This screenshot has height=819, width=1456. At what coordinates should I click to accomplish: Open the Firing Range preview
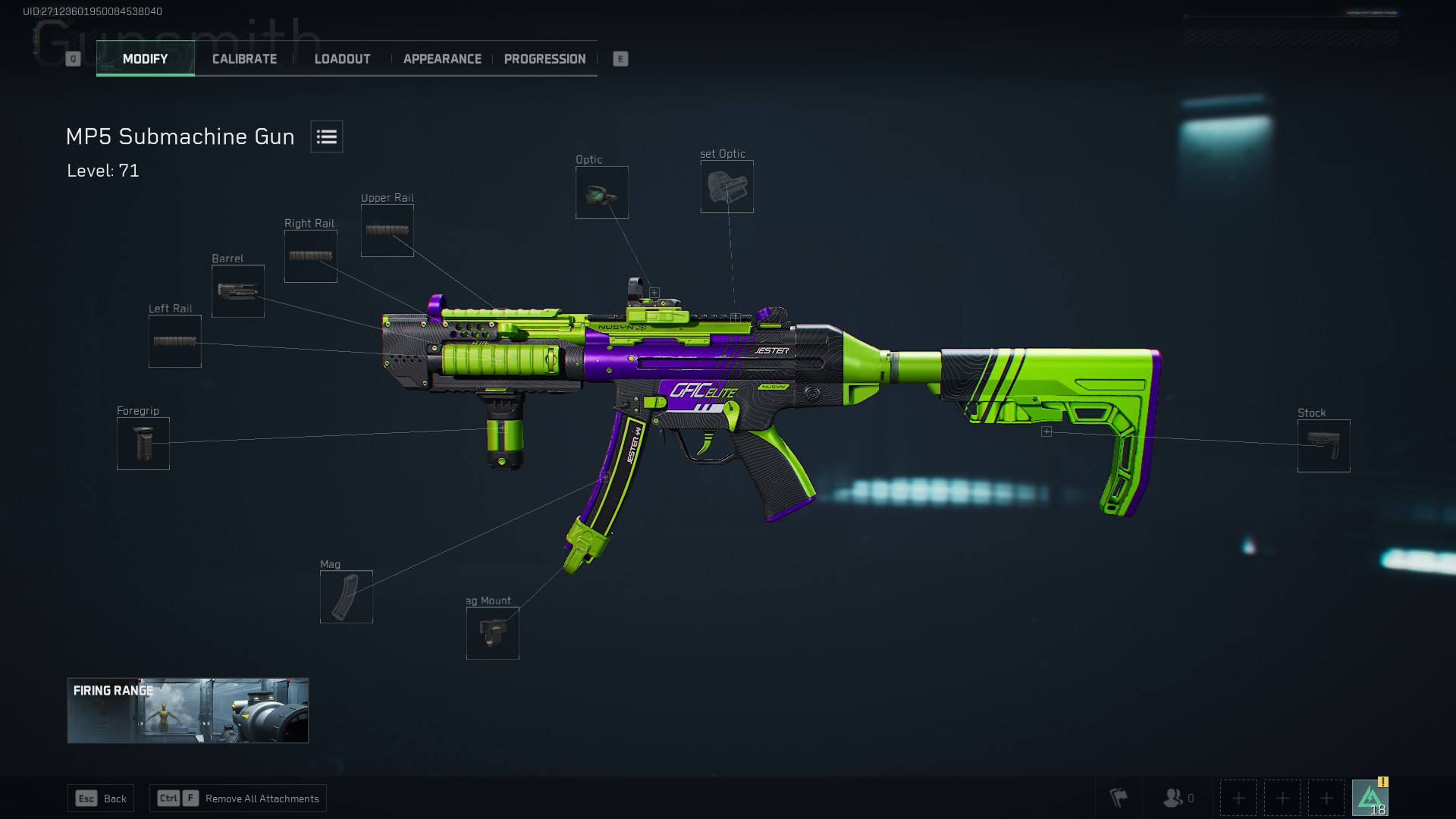[x=187, y=711]
